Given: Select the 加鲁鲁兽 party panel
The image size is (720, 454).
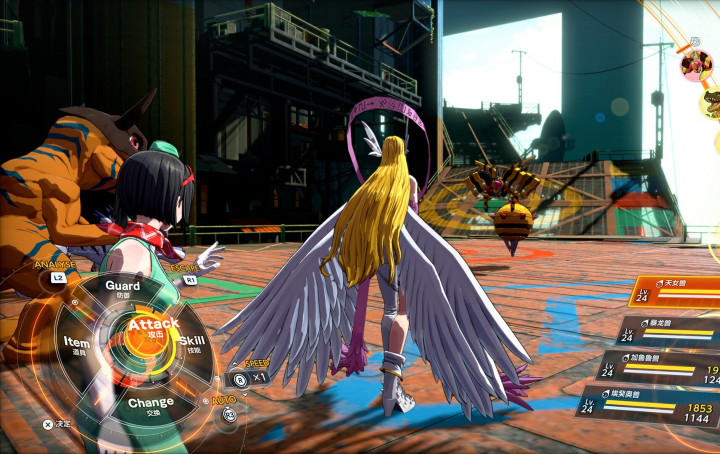Looking at the screenshot, I should tap(660, 368).
